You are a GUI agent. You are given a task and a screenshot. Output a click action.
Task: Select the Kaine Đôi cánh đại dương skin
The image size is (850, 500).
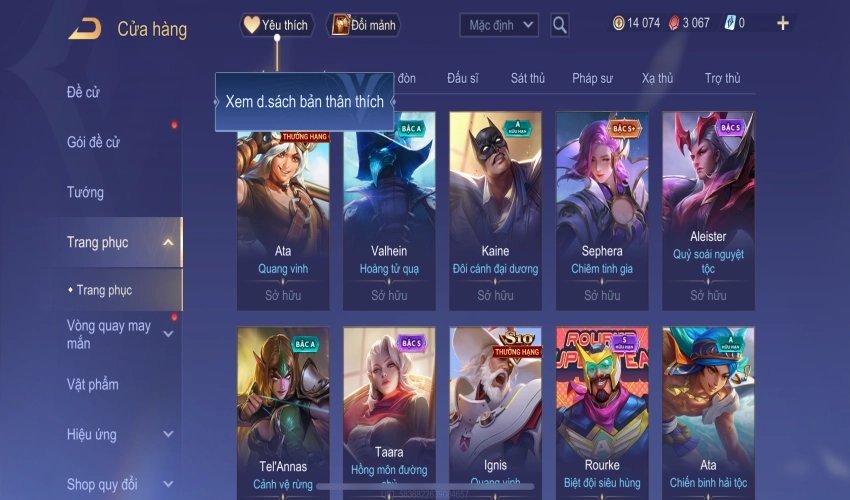[x=495, y=210]
